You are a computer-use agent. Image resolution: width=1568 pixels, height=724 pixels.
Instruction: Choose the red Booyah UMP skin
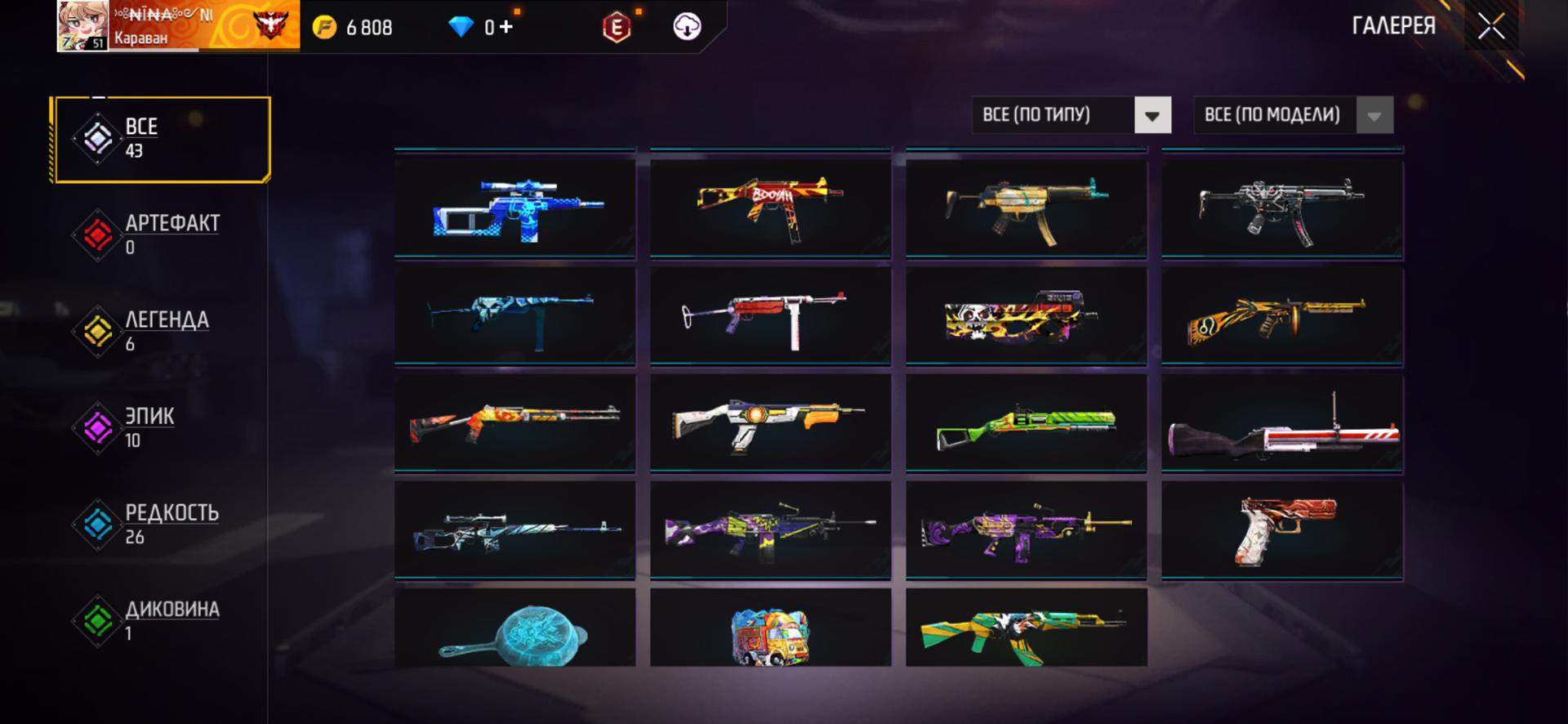(x=770, y=208)
